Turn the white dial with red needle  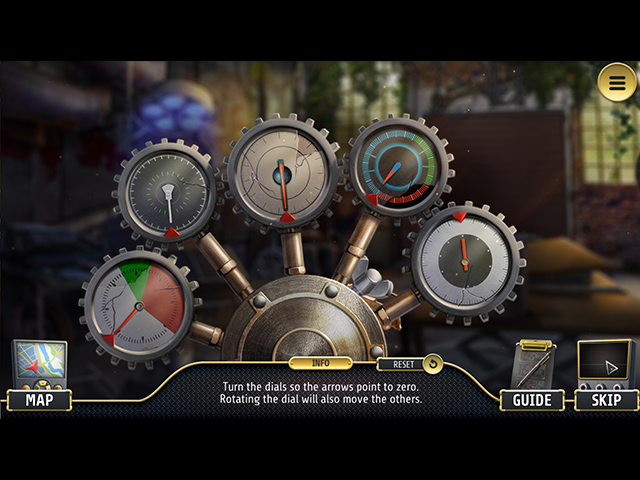point(463,259)
